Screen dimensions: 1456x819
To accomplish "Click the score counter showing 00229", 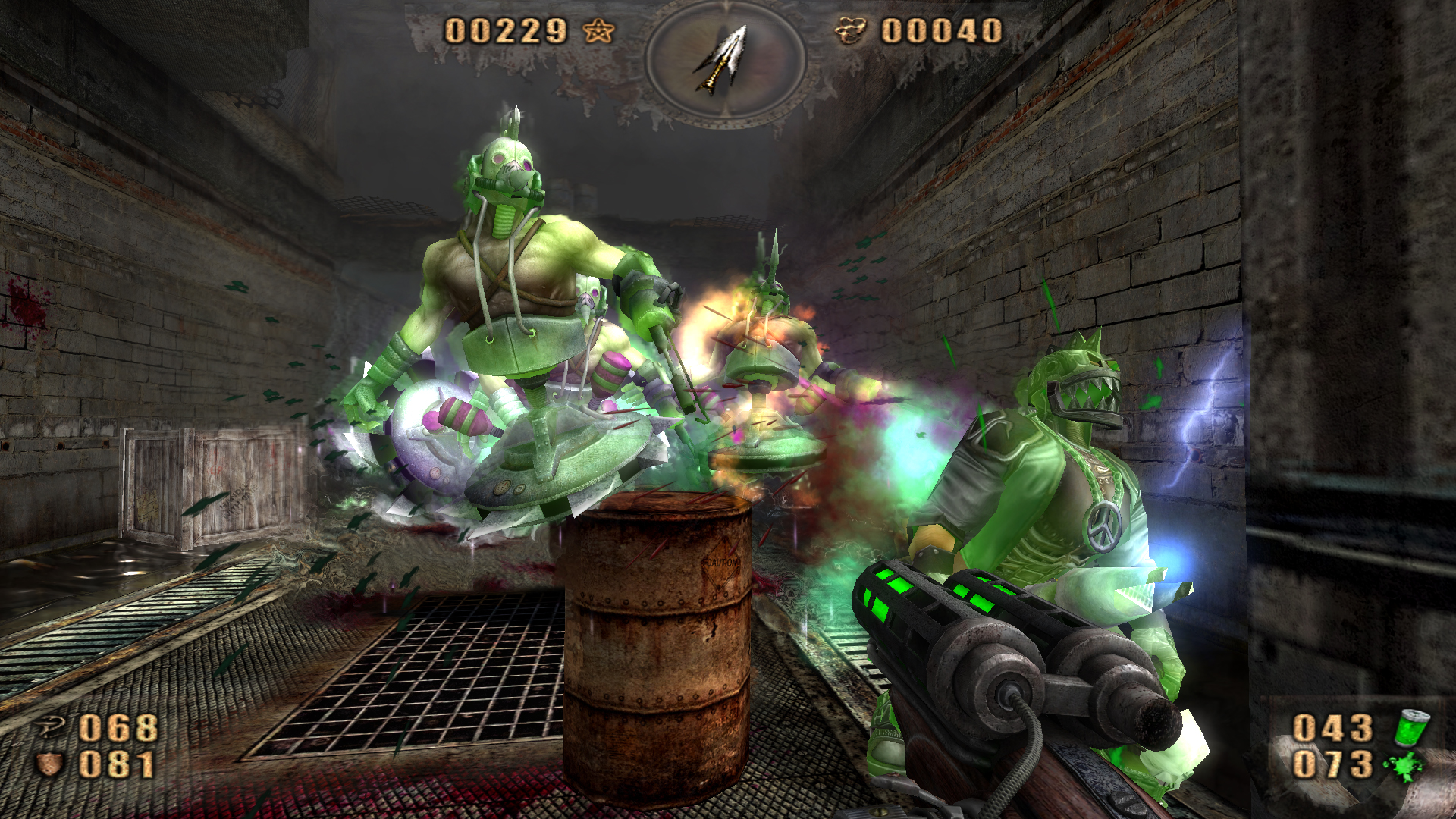I will point(504,32).
